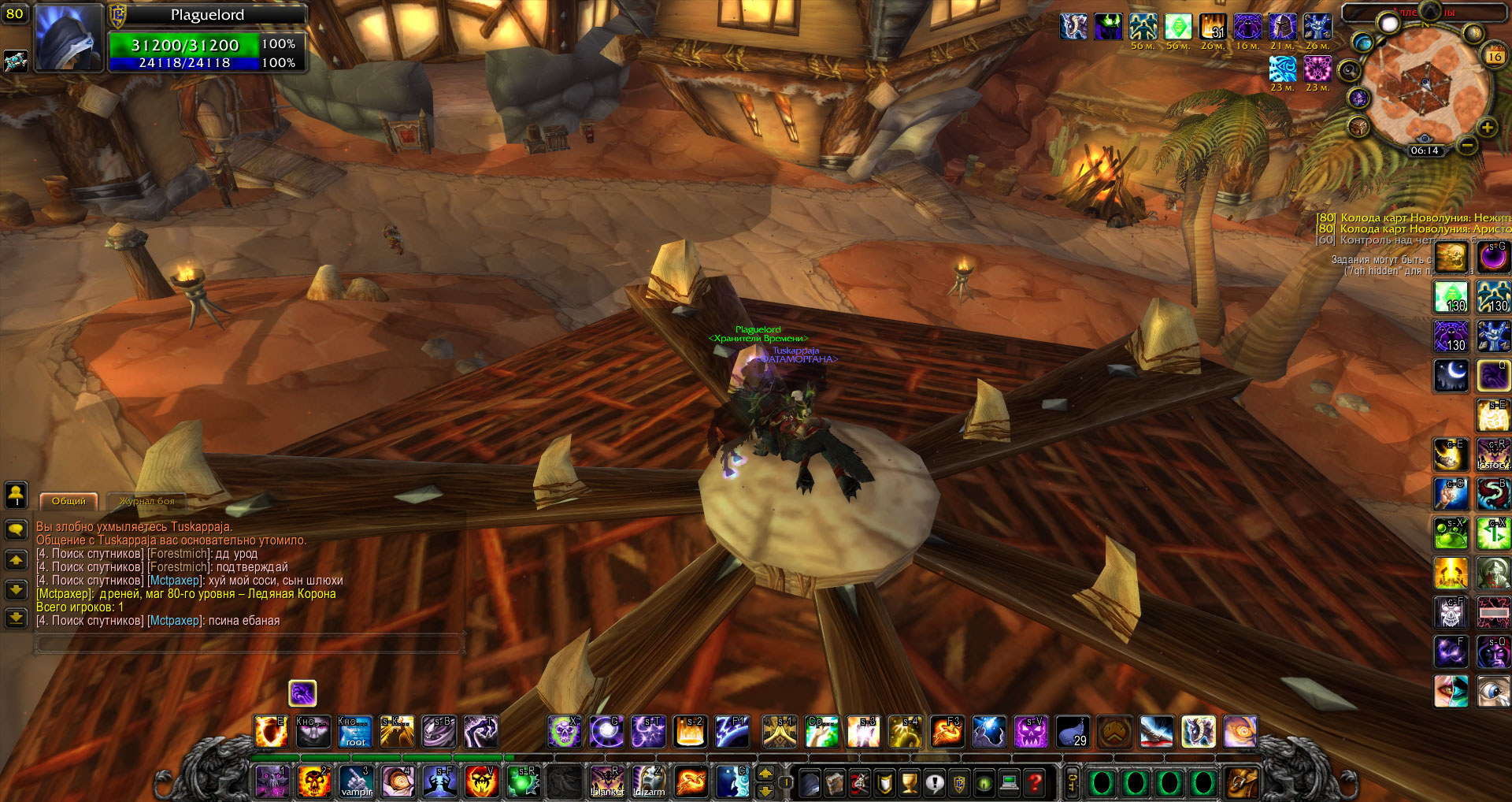
Task: Click the minimap zoom-in plus button
Action: point(1487,128)
